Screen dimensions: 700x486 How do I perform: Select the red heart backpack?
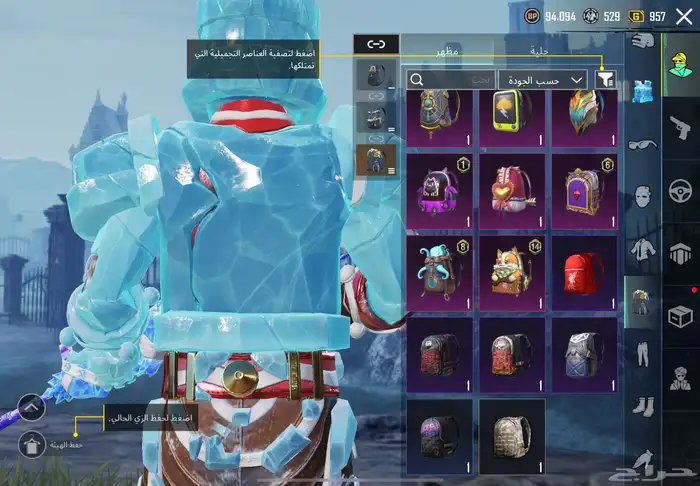pos(512,186)
